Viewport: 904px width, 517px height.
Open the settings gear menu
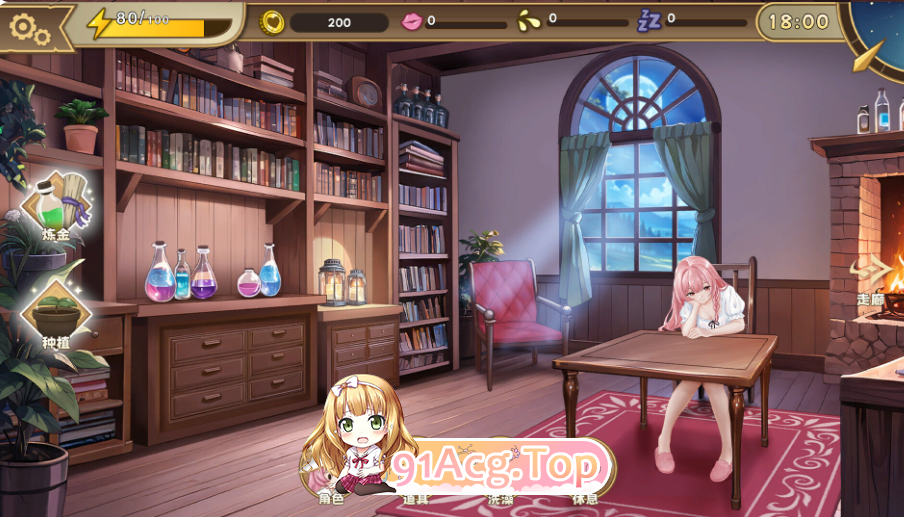pos(29,27)
